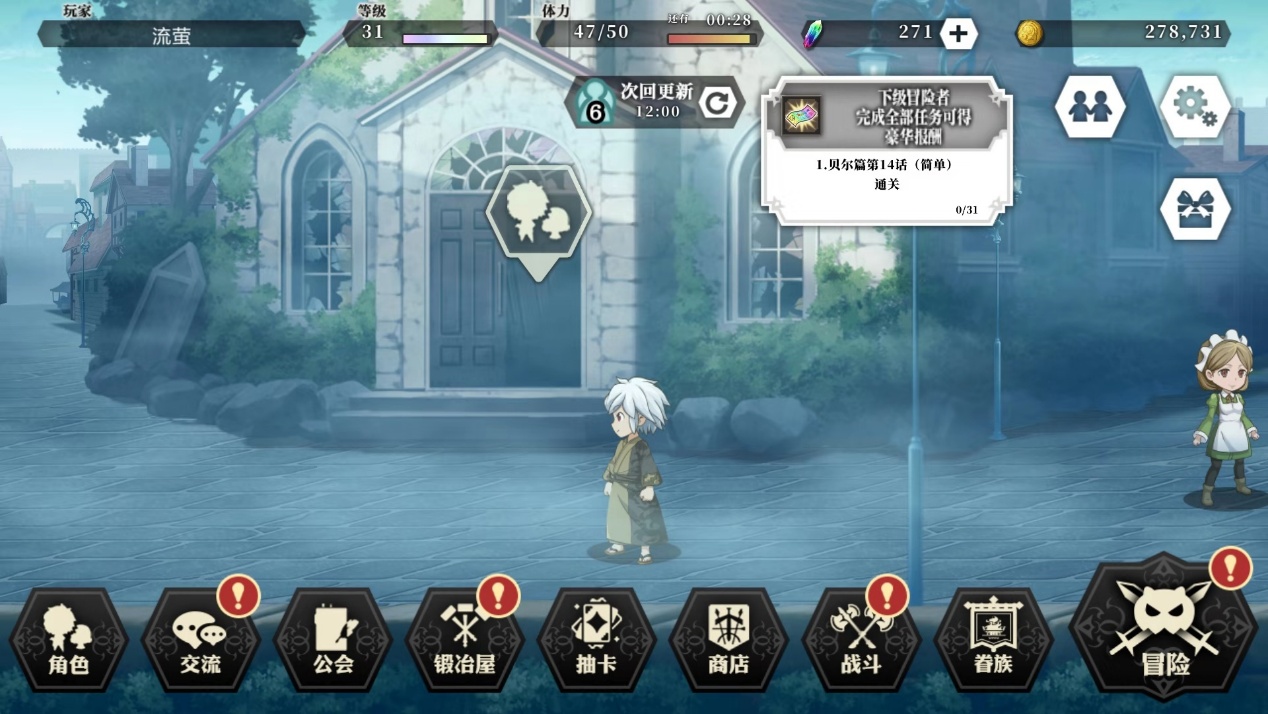Open the 眷族 familia menu

[993, 640]
